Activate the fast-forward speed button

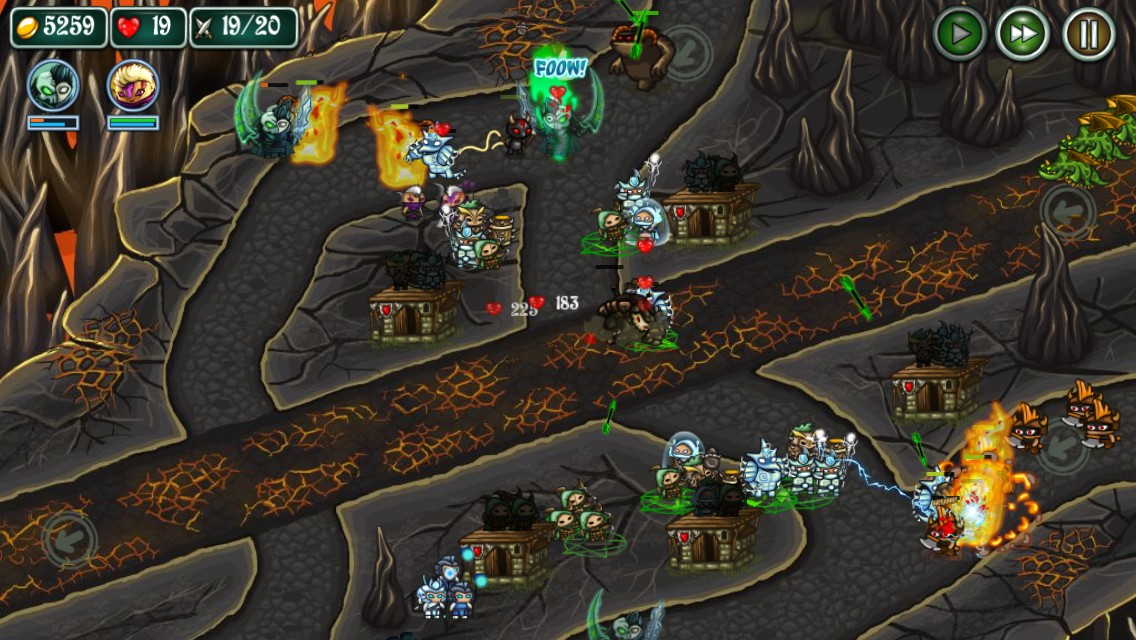(1023, 34)
